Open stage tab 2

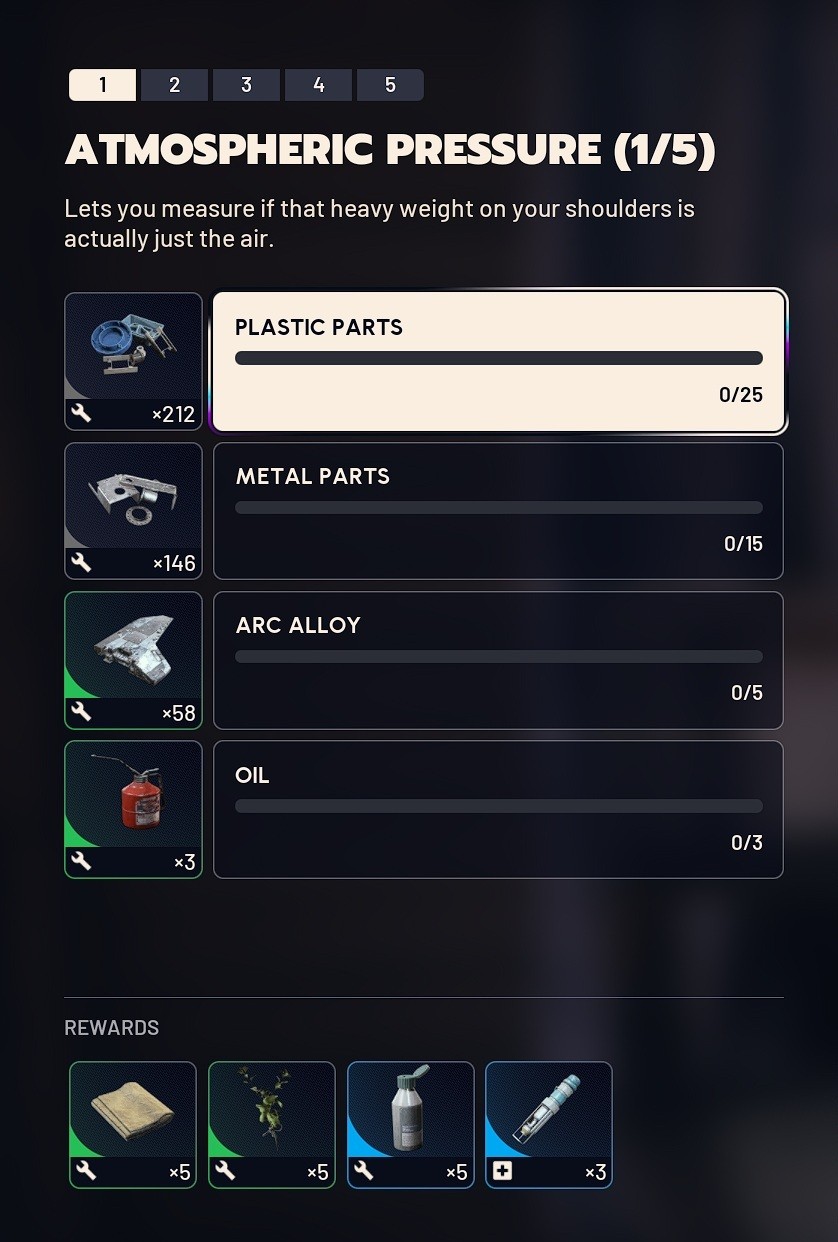tap(174, 85)
